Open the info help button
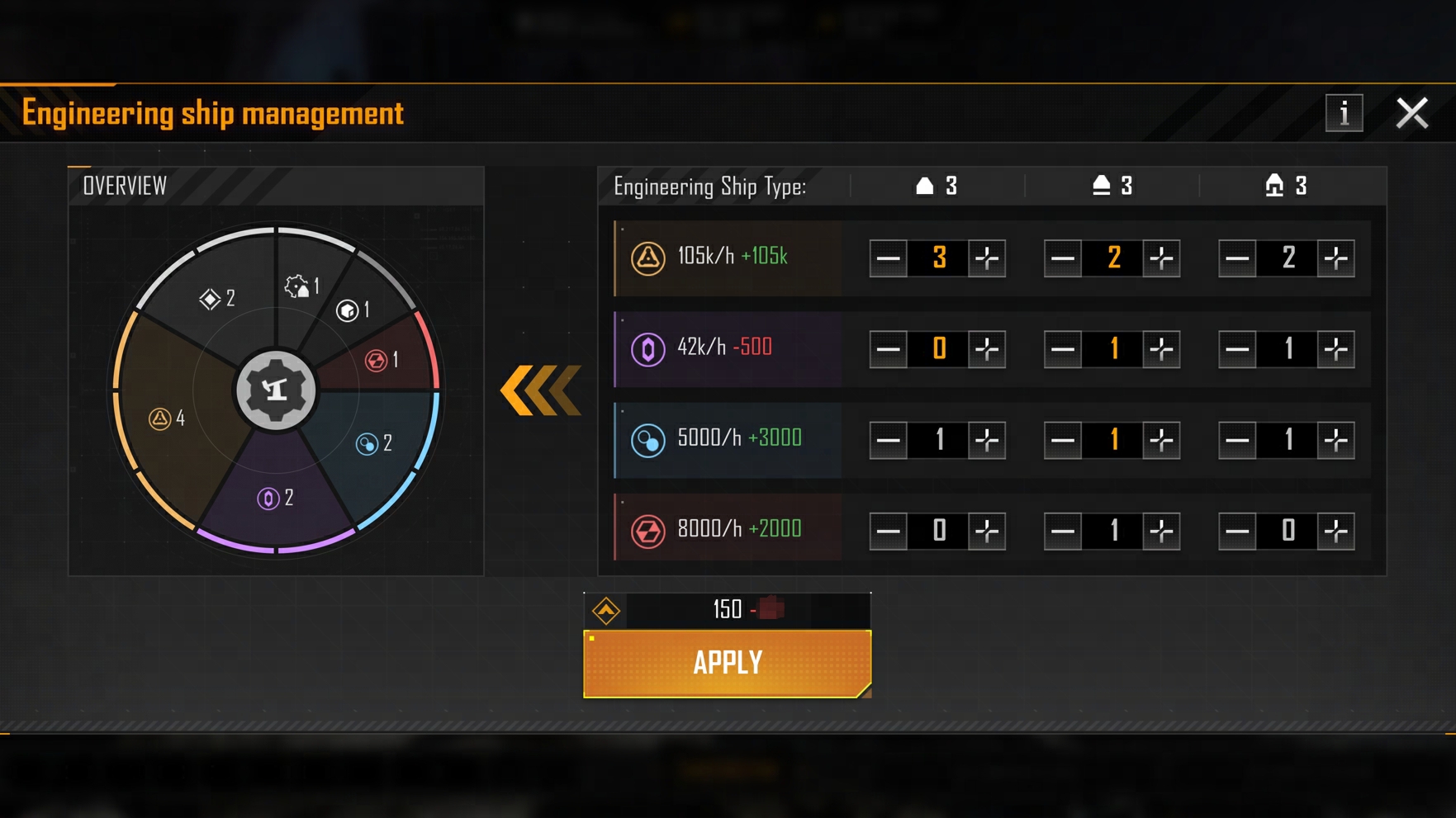This screenshot has width=1456, height=818. click(x=1344, y=113)
